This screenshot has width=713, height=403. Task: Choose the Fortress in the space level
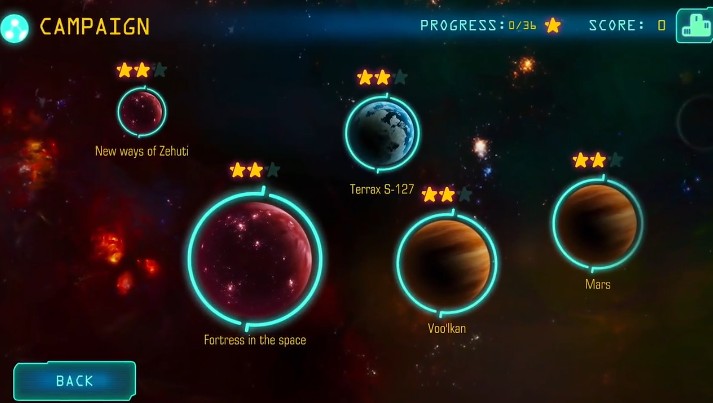click(x=255, y=259)
